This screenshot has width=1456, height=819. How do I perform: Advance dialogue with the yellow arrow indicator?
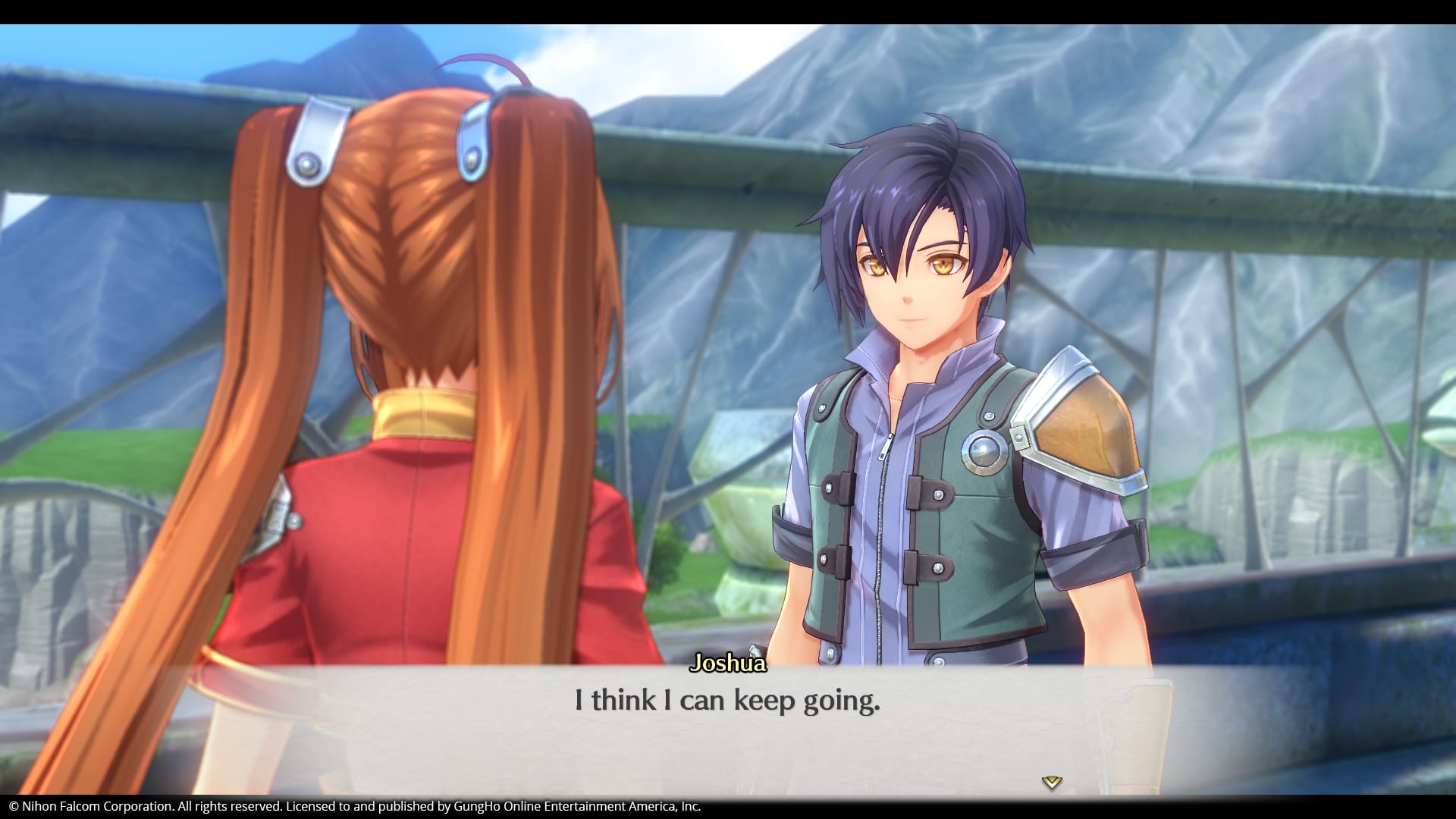coord(1051,782)
